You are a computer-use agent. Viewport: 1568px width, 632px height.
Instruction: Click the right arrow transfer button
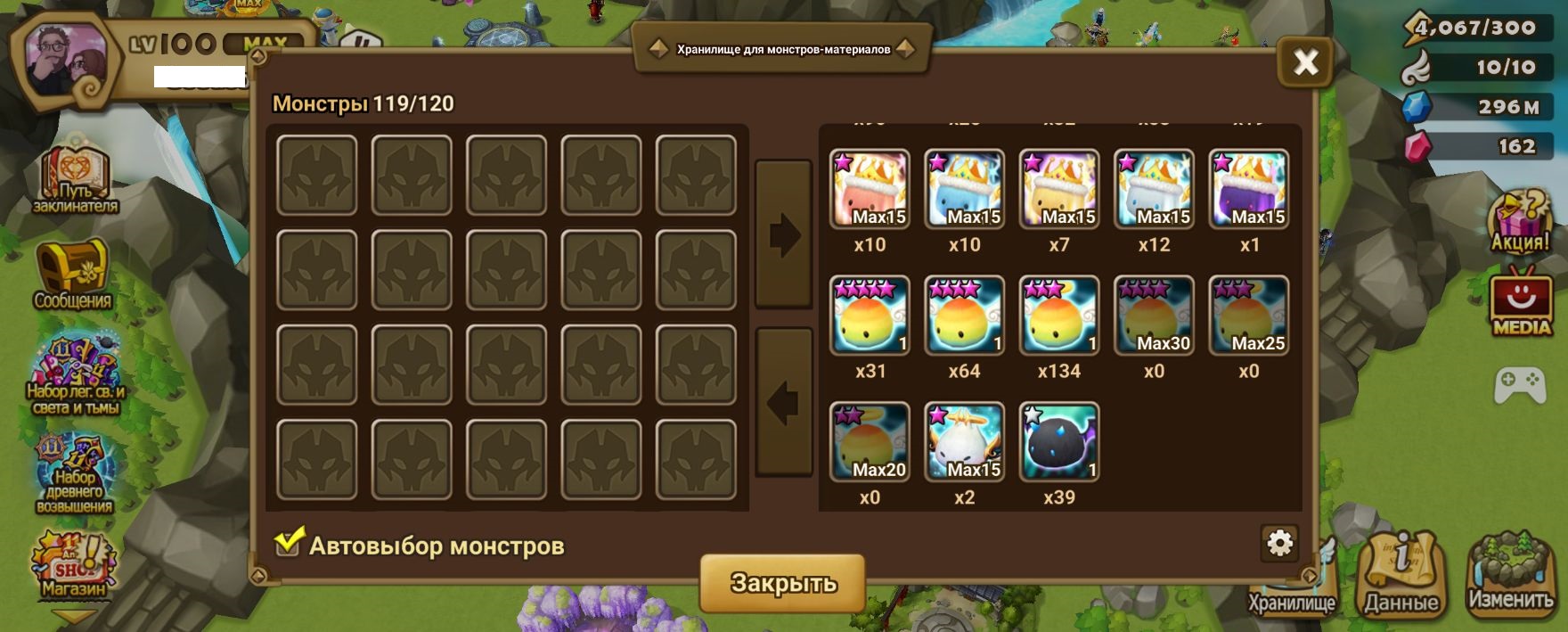[x=783, y=234]
